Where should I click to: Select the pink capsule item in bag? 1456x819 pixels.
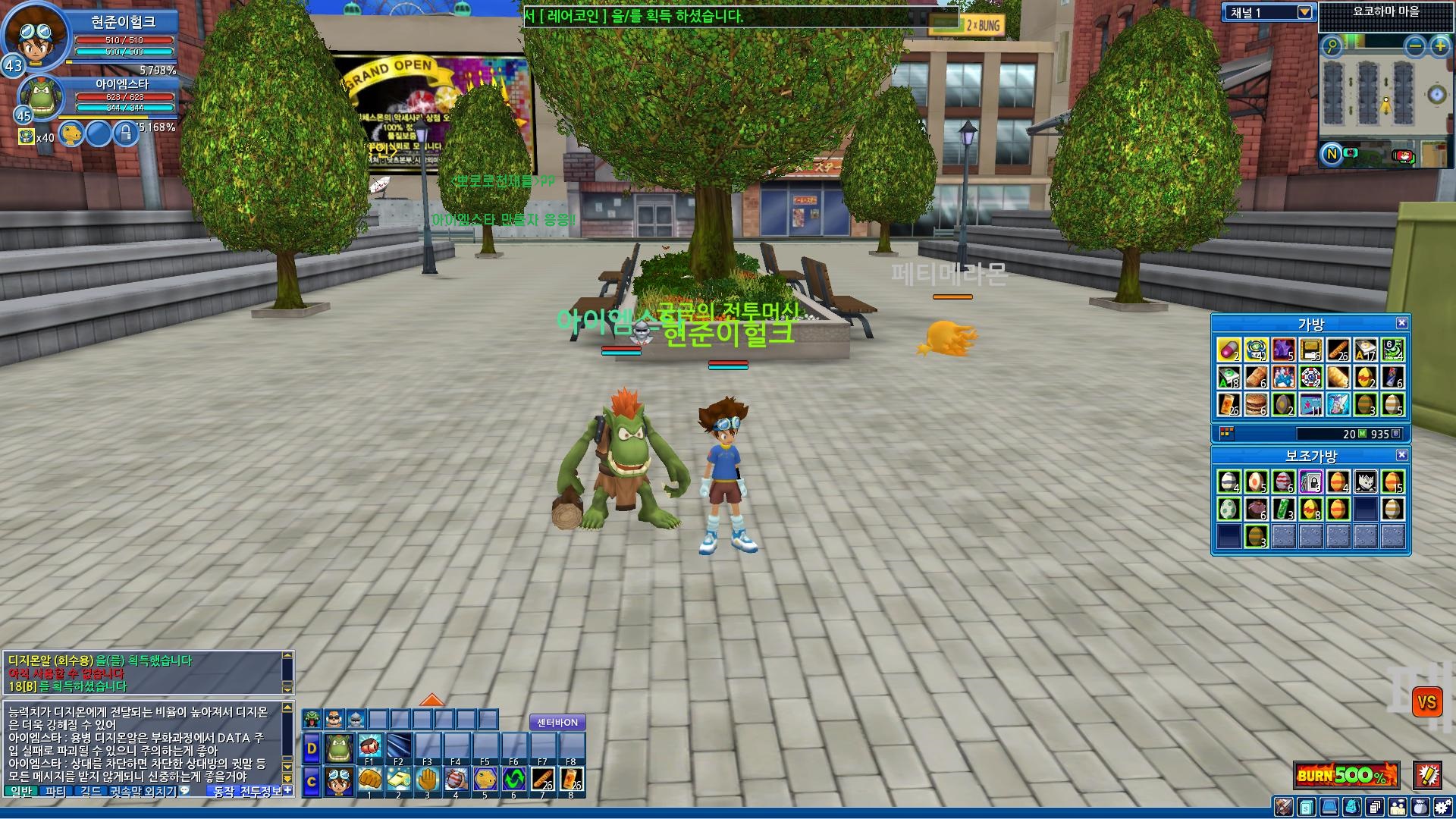tap(1228, 350)
